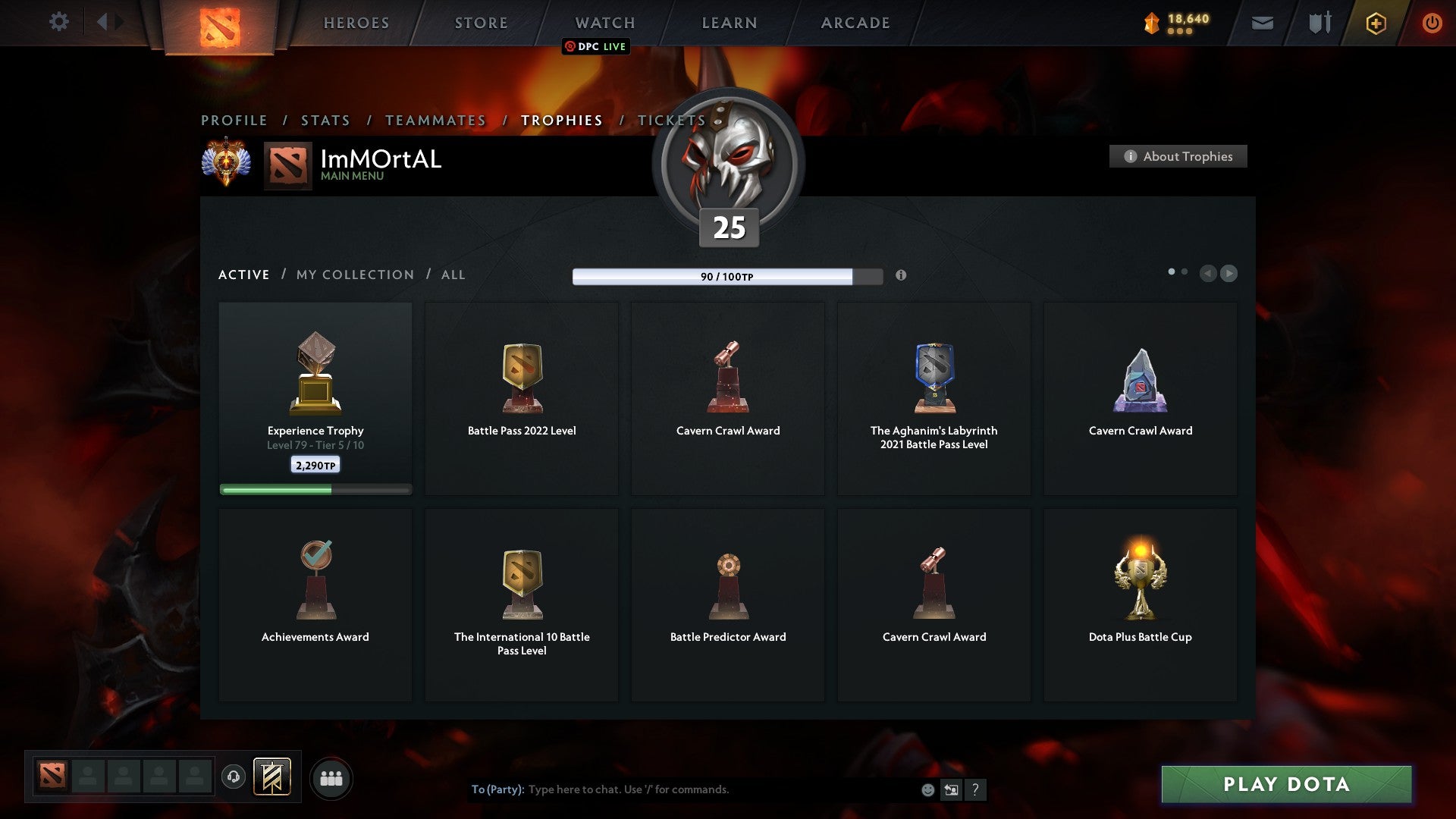1456x819 pixels.
Task: Click the golden Dota Plus subscription icon
Action: 1375,23
